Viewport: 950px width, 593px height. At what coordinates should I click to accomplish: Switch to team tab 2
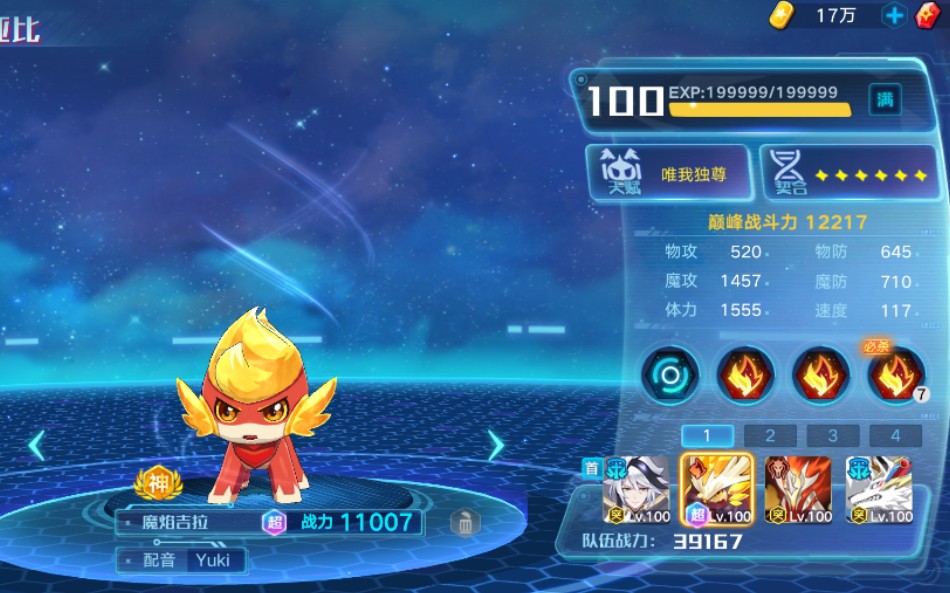tap(770, 436)
